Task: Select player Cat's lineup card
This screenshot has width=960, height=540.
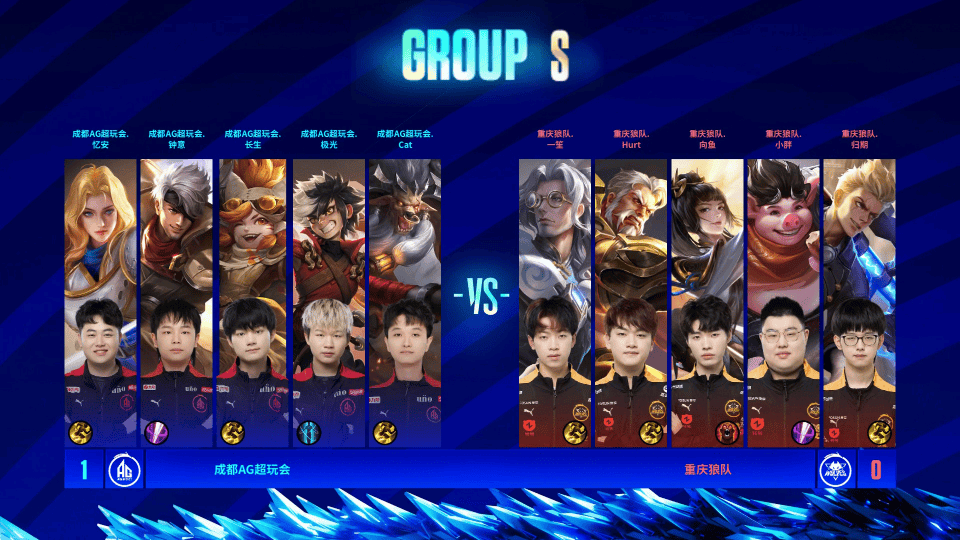Action: 405,302
